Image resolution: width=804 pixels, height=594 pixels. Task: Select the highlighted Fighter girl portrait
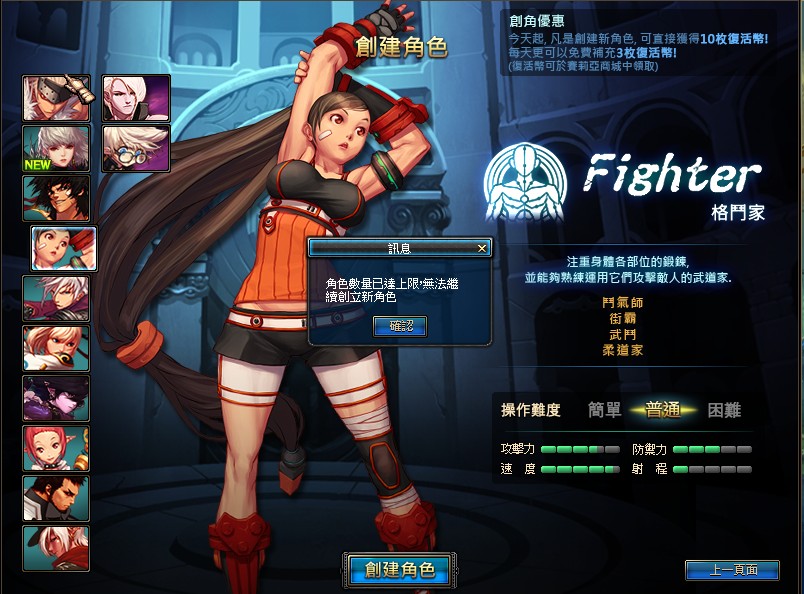tap(64, 248)
